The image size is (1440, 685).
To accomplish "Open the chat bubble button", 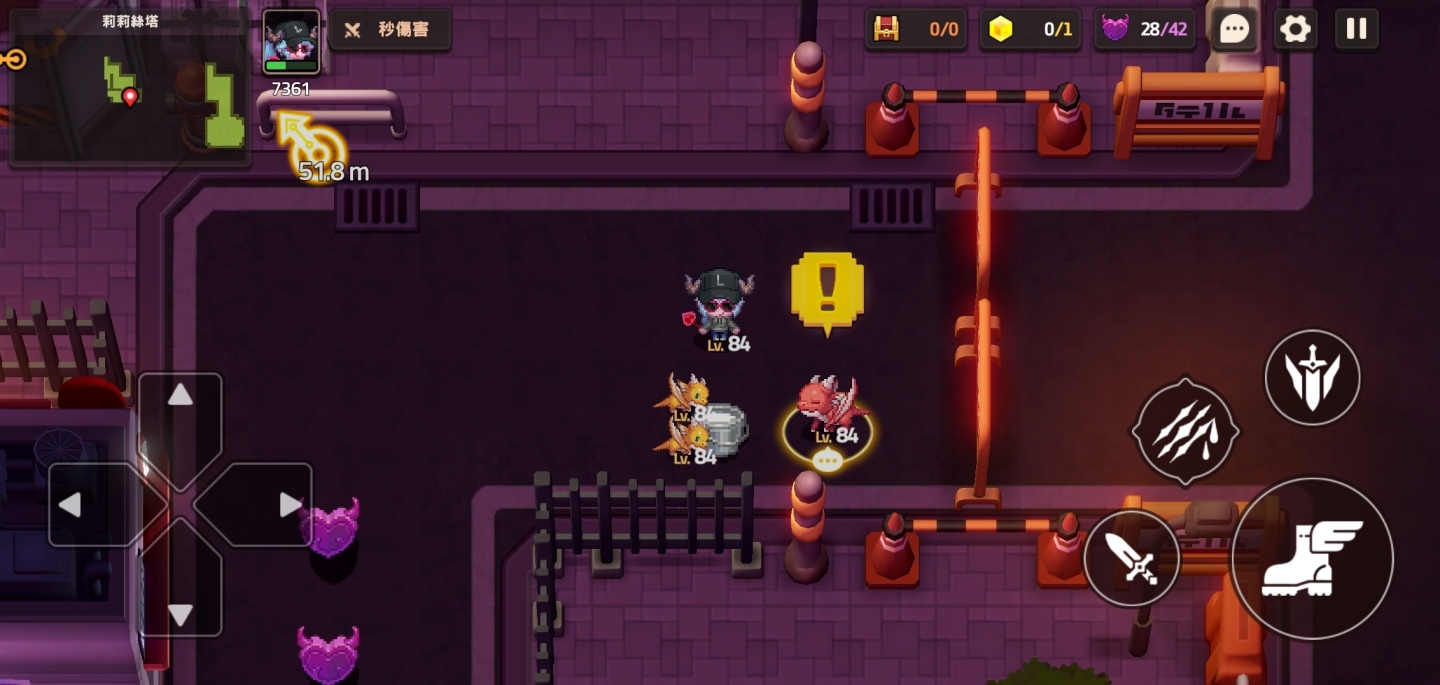I will [1234, 29].
